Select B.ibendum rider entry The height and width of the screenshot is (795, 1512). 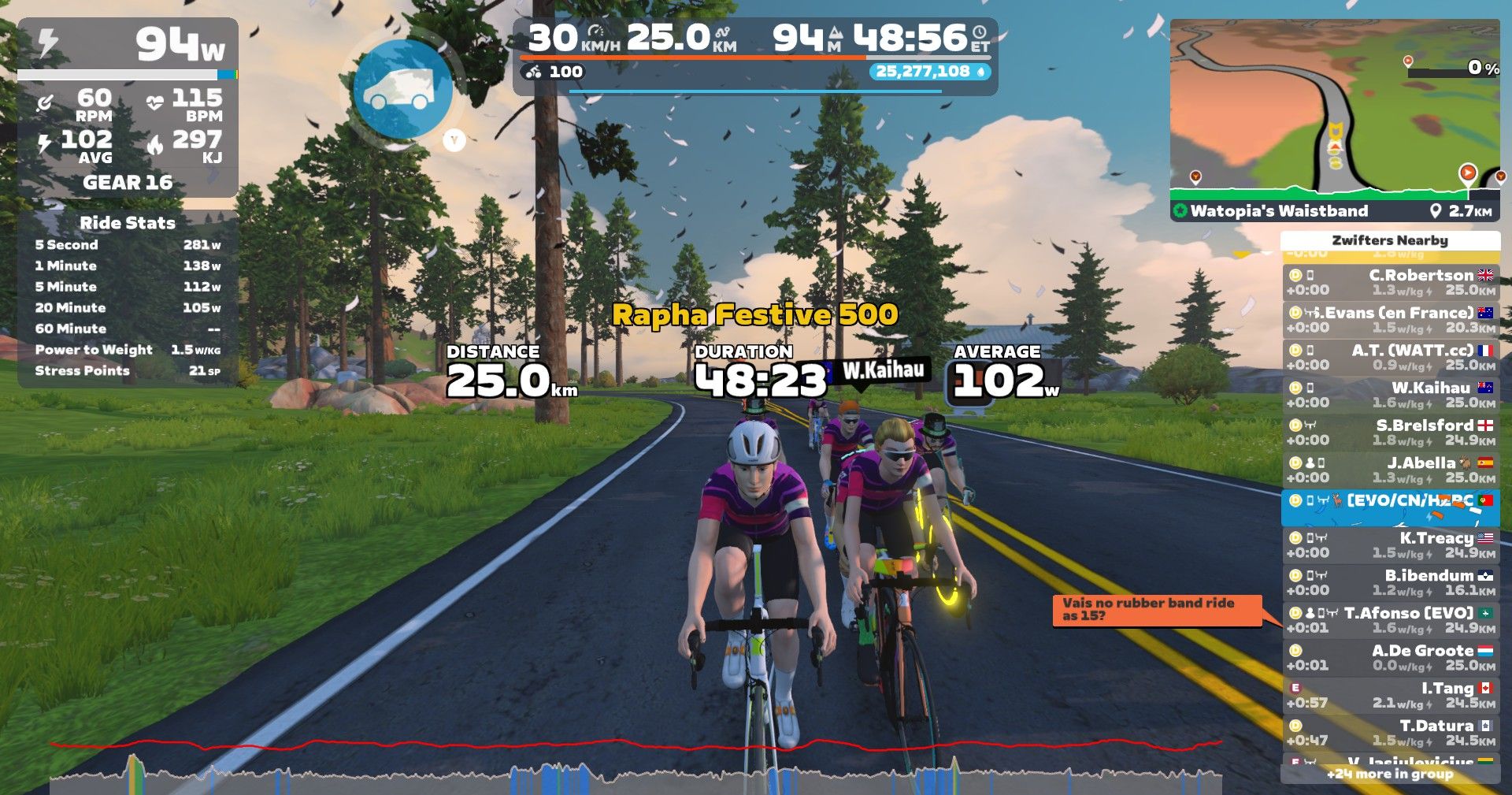click(x=1391, y=582)
